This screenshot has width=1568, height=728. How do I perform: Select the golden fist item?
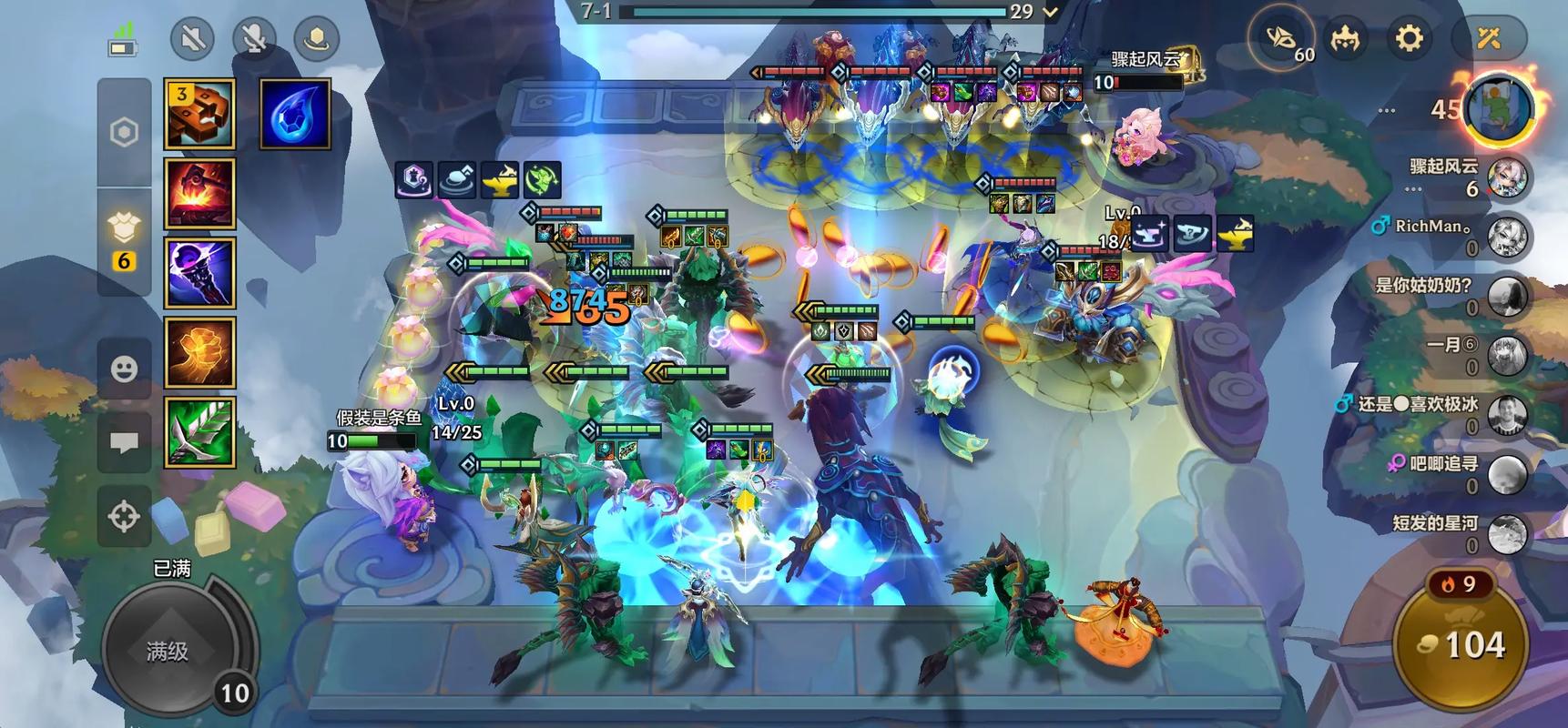coord(199,352)
